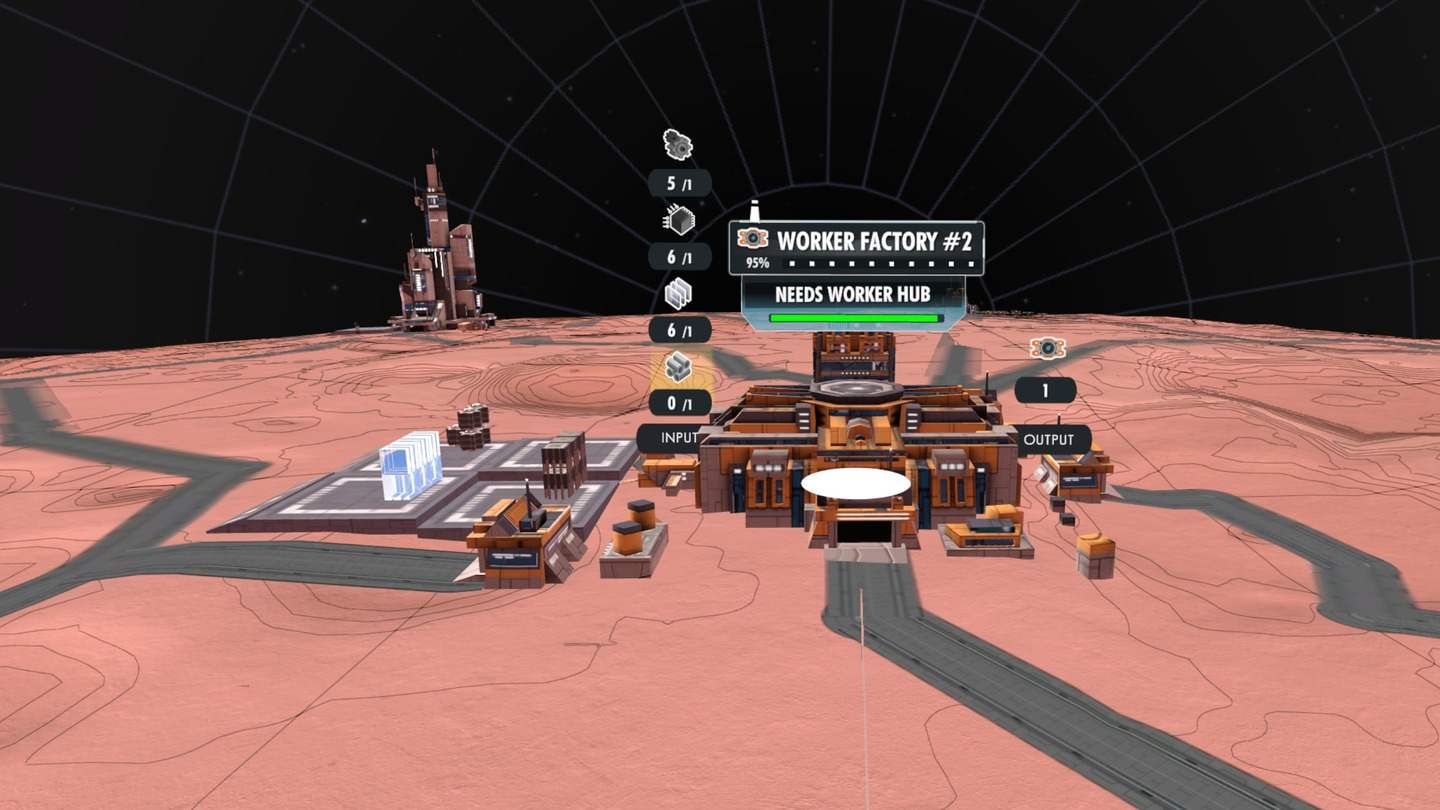Click the worker drone output icon
Image resolution: width=1440 pixels, height=810 pixels.
(x=1047, y=348)
